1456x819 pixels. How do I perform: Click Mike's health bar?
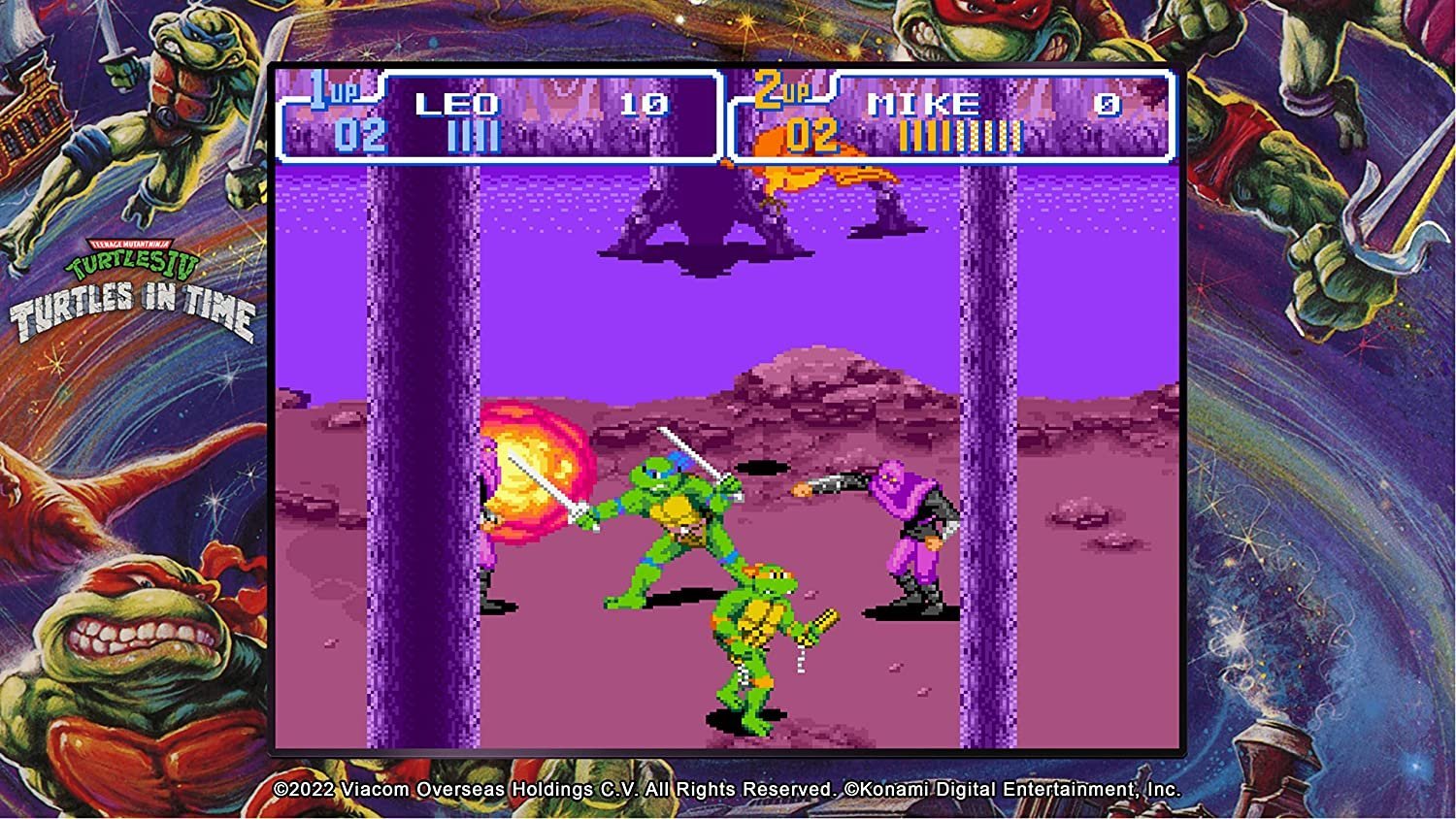[x=961, y=136]
